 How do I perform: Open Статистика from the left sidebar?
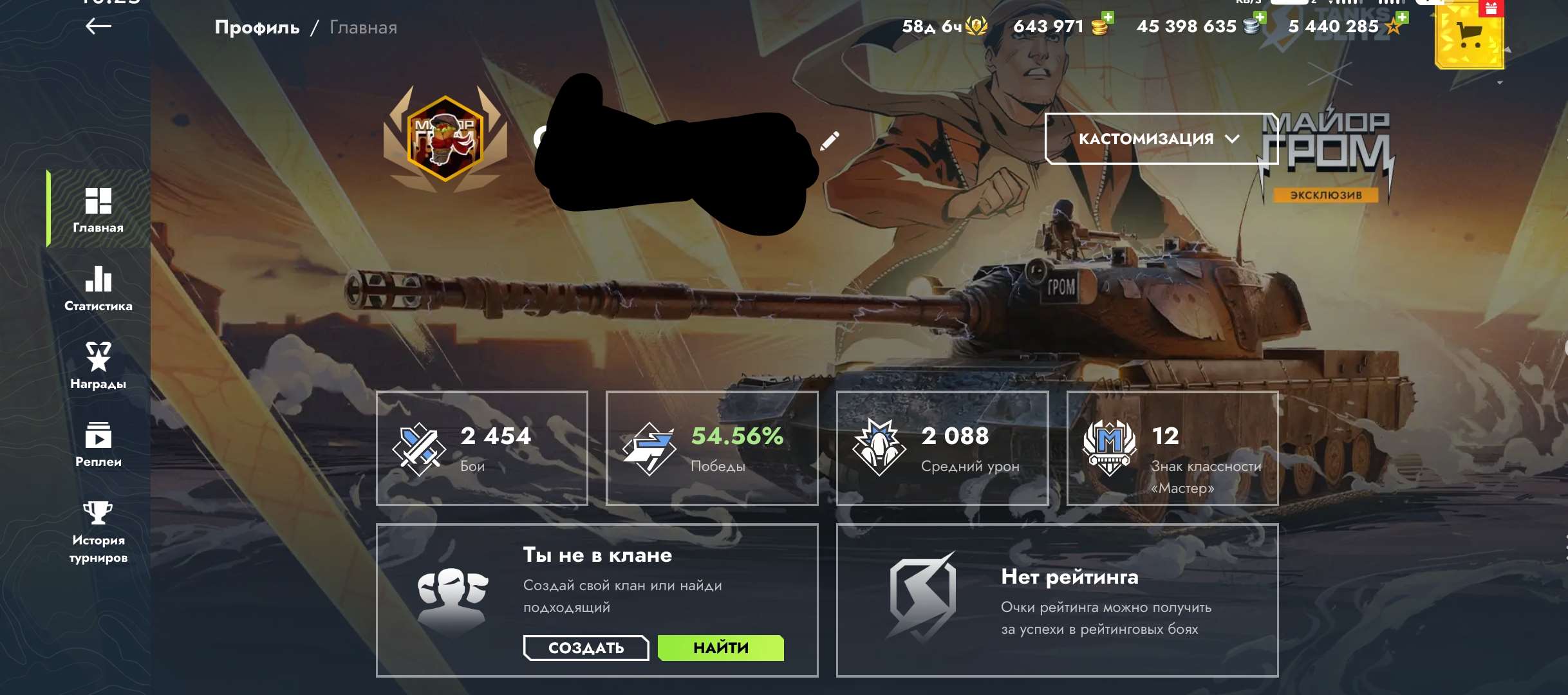[98, 288]
